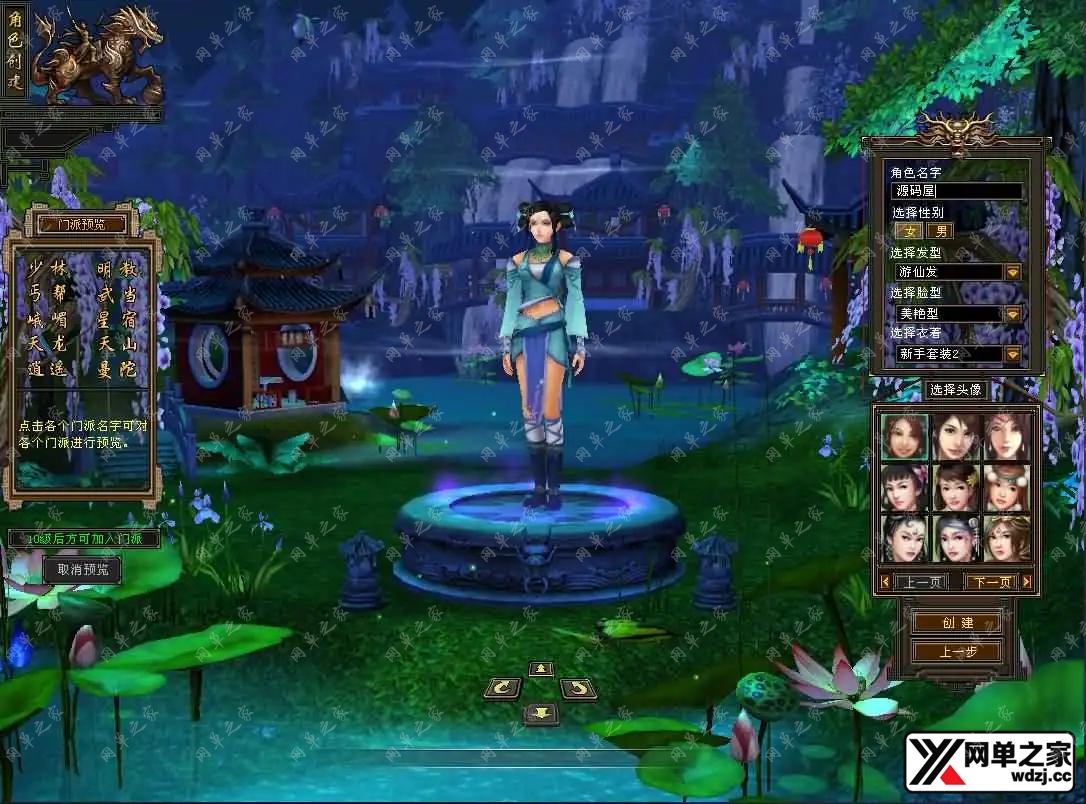Preview the 少林 sect
Viewport: 1086px width, 804px height.
[x=47, y=270]
